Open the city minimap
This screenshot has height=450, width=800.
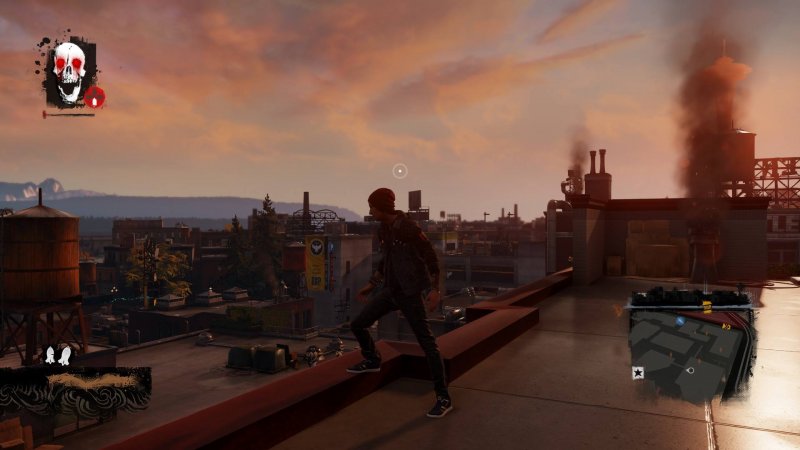[692, 345]
